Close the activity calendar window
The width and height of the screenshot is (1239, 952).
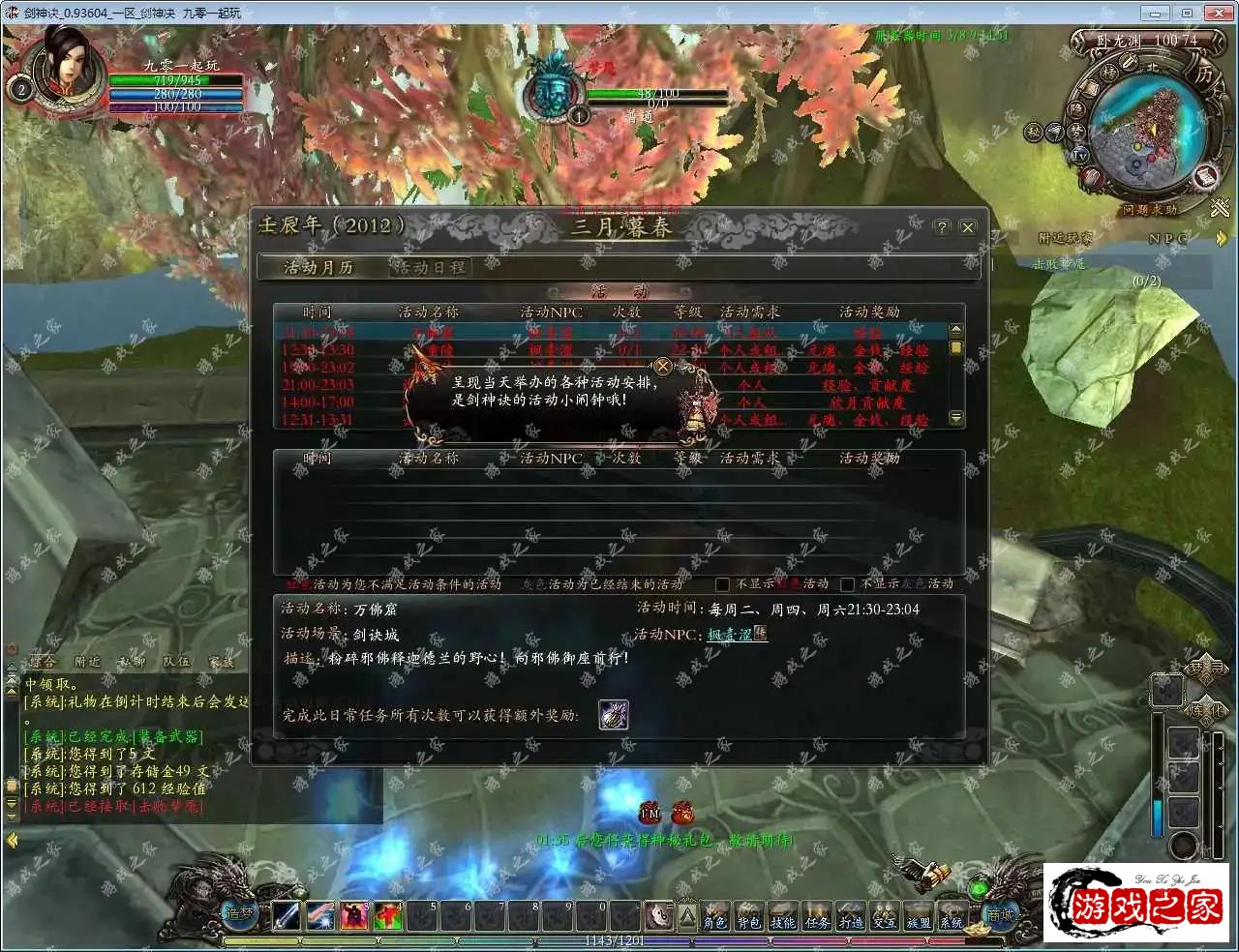coord(967,227)
